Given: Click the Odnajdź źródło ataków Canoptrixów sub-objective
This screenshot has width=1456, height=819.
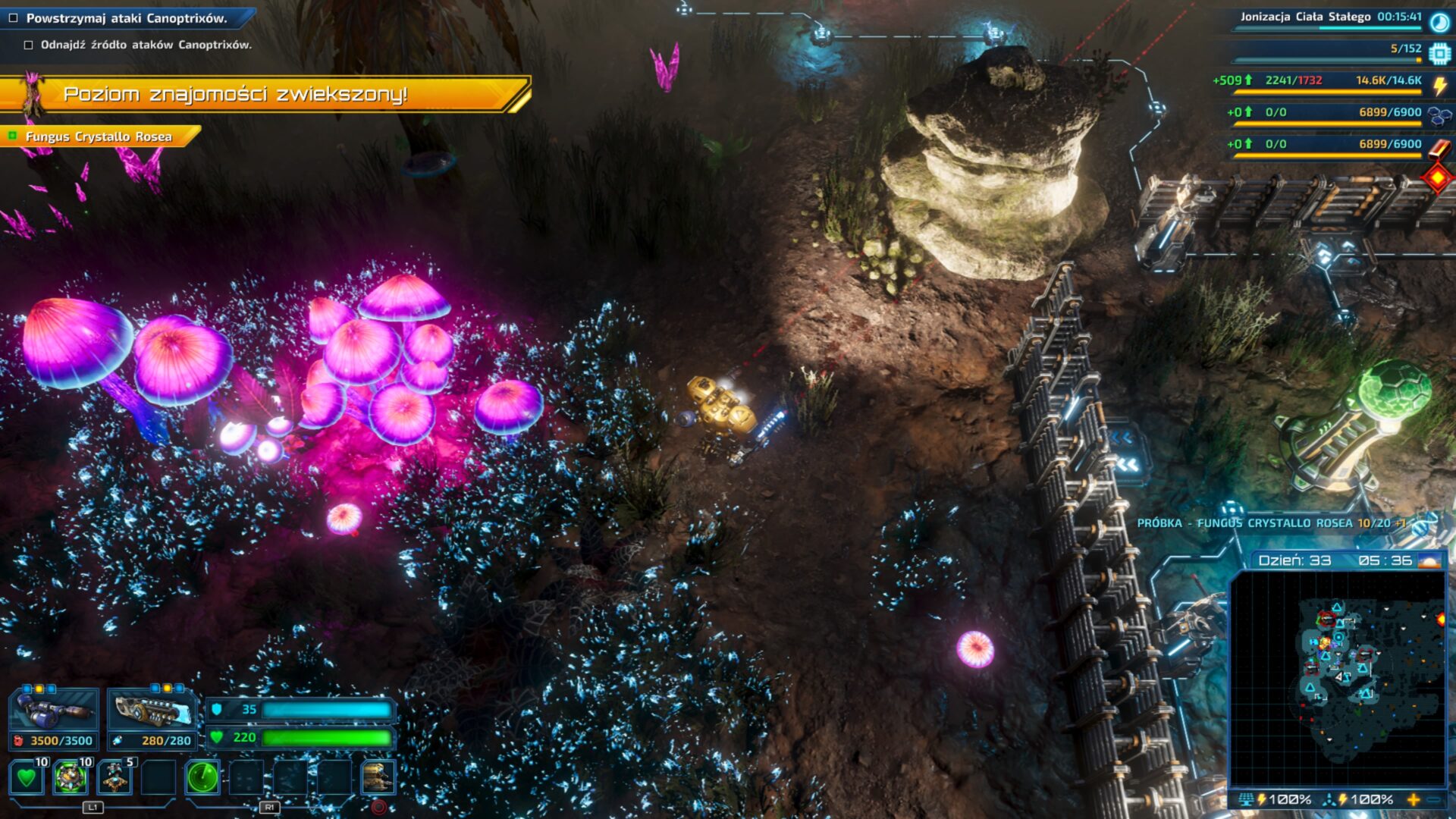Looking at the screenshot, I should pos(146,45).
